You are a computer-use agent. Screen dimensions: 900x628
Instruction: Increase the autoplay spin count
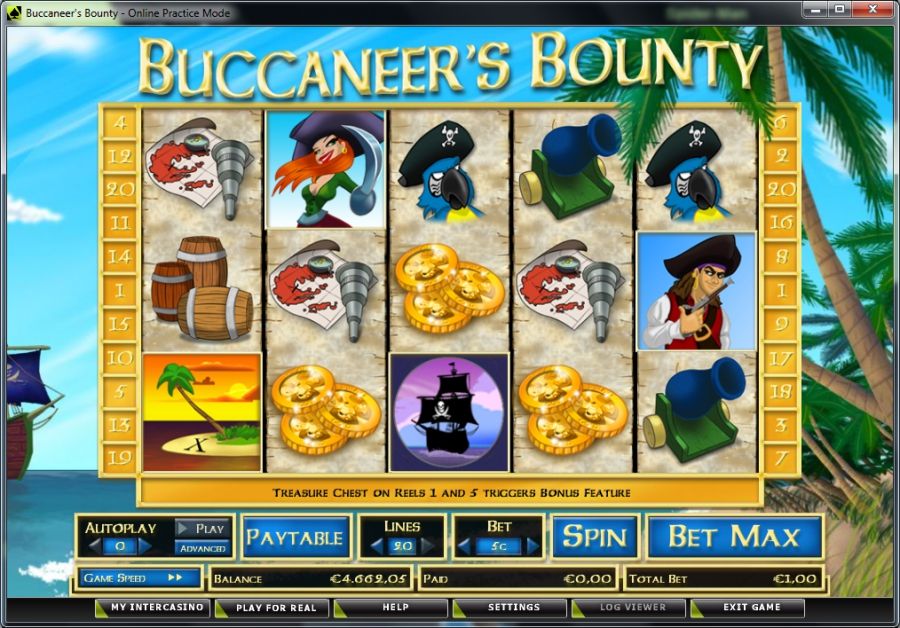click(x=145, y=546)
